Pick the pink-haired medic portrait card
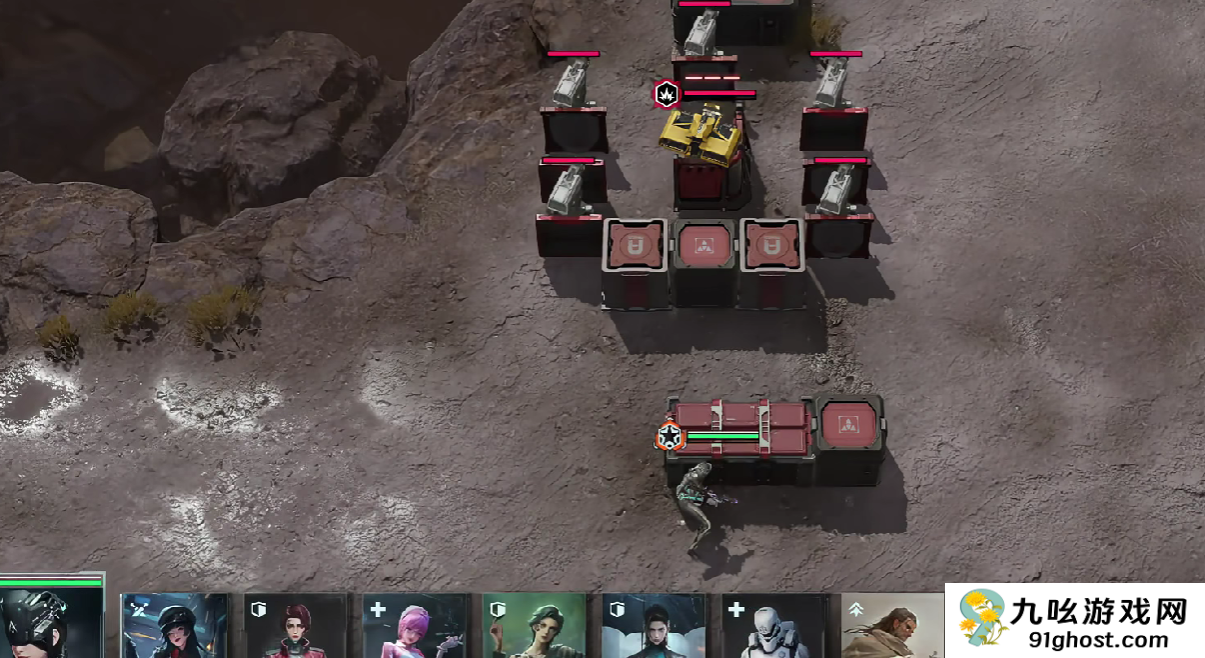 [415, 627]
